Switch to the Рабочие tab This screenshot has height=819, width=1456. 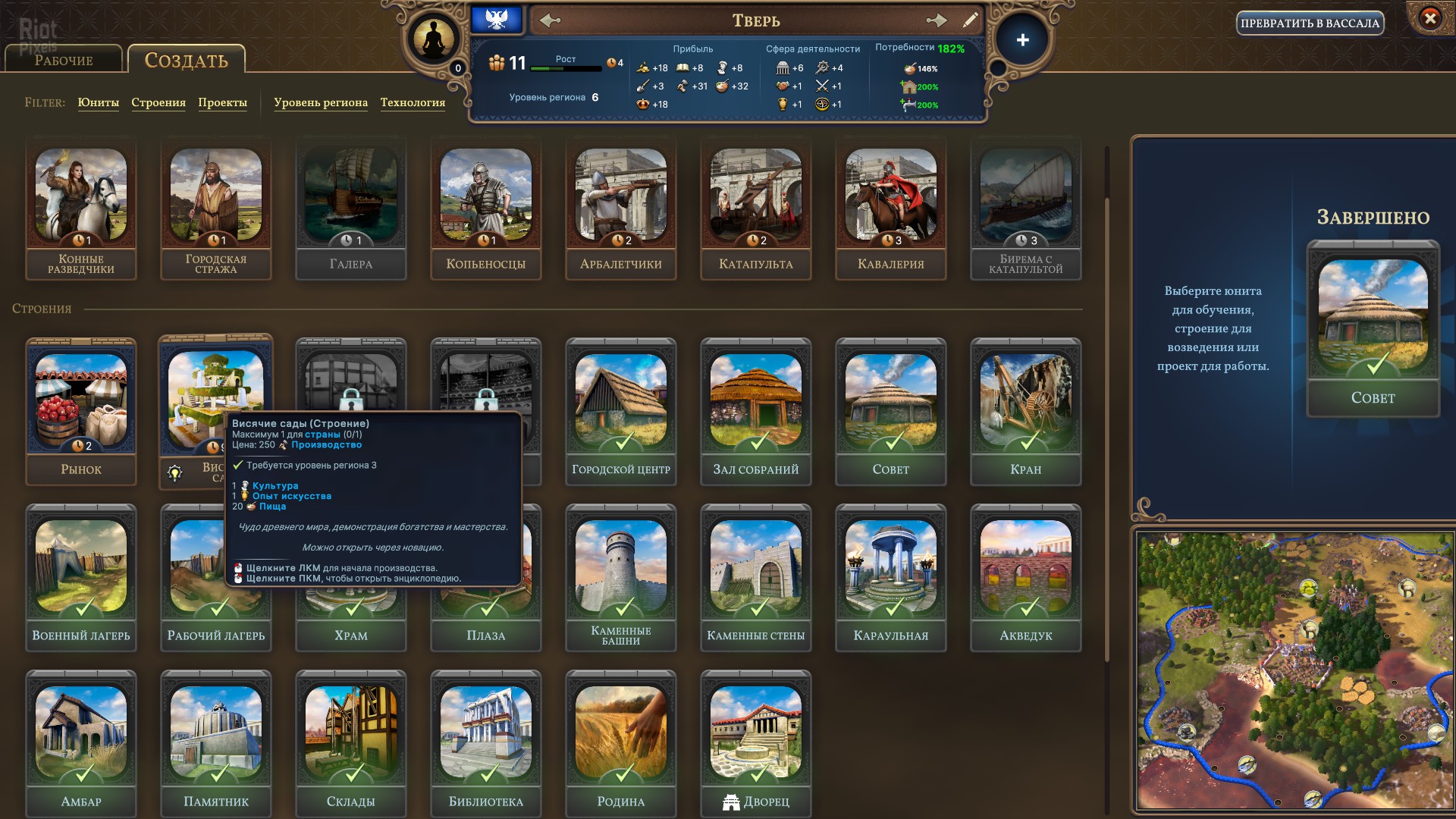click(x=64, y=60)
